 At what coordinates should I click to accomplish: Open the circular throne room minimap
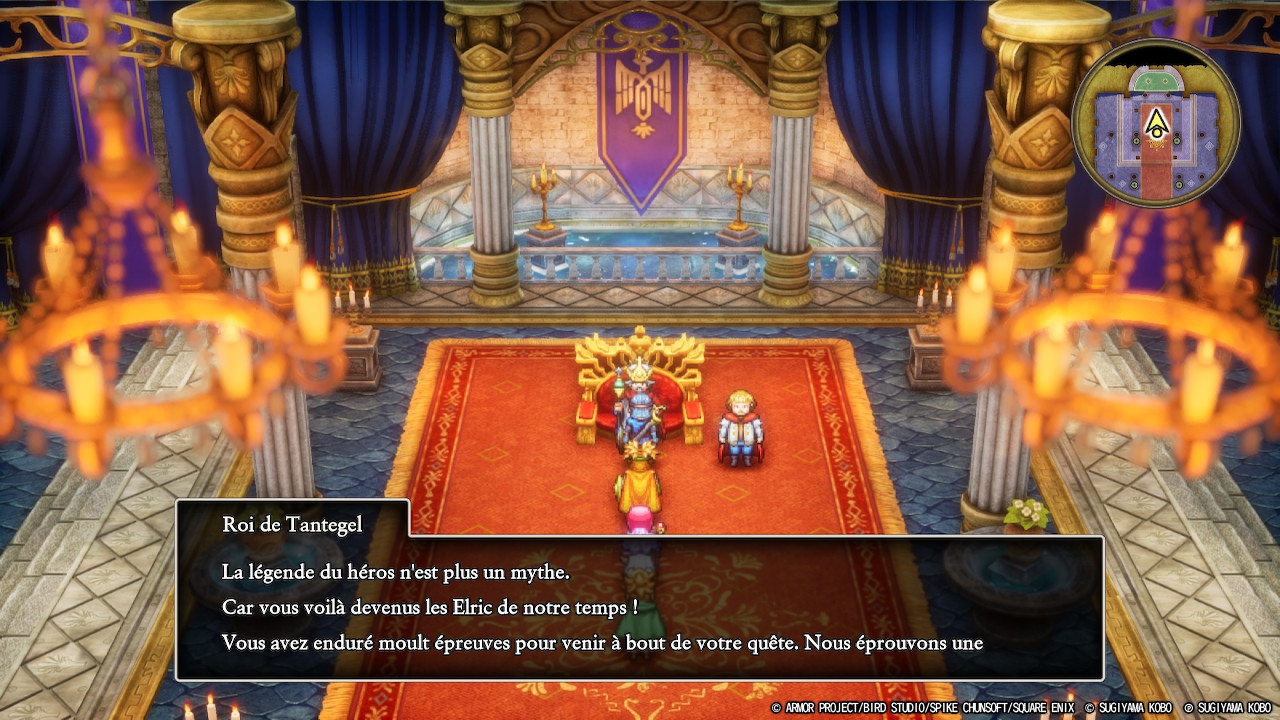[x=1156, y=124]
